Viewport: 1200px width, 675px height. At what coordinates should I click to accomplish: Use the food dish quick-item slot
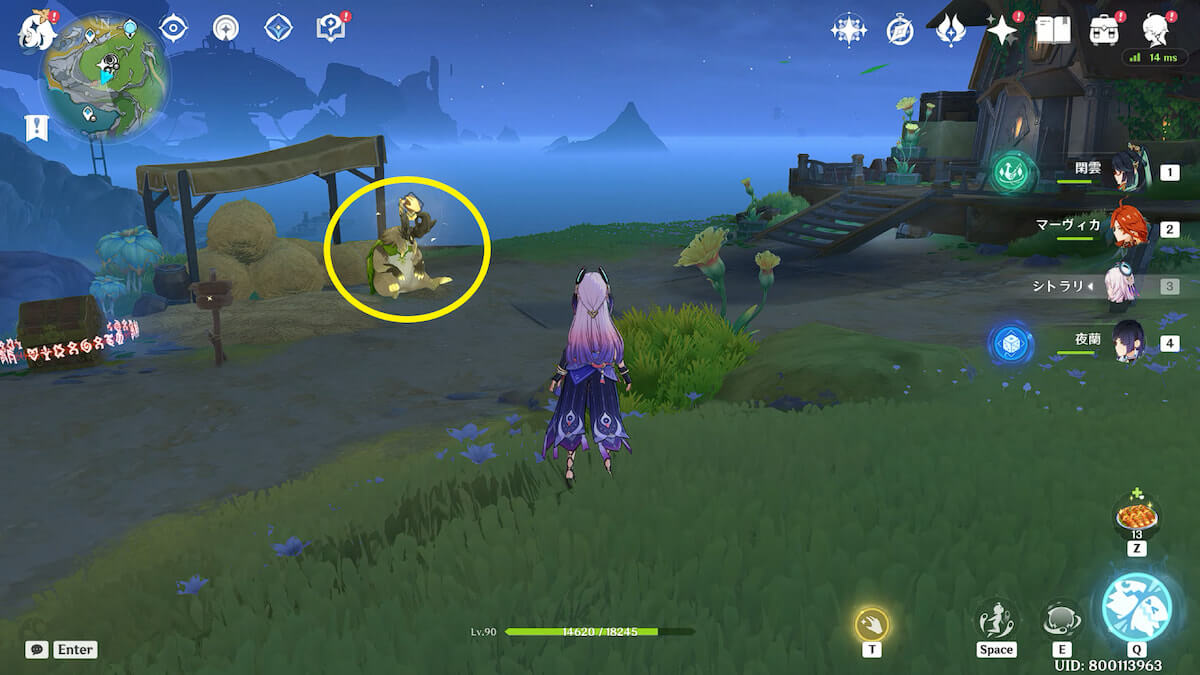[1137, 517]
